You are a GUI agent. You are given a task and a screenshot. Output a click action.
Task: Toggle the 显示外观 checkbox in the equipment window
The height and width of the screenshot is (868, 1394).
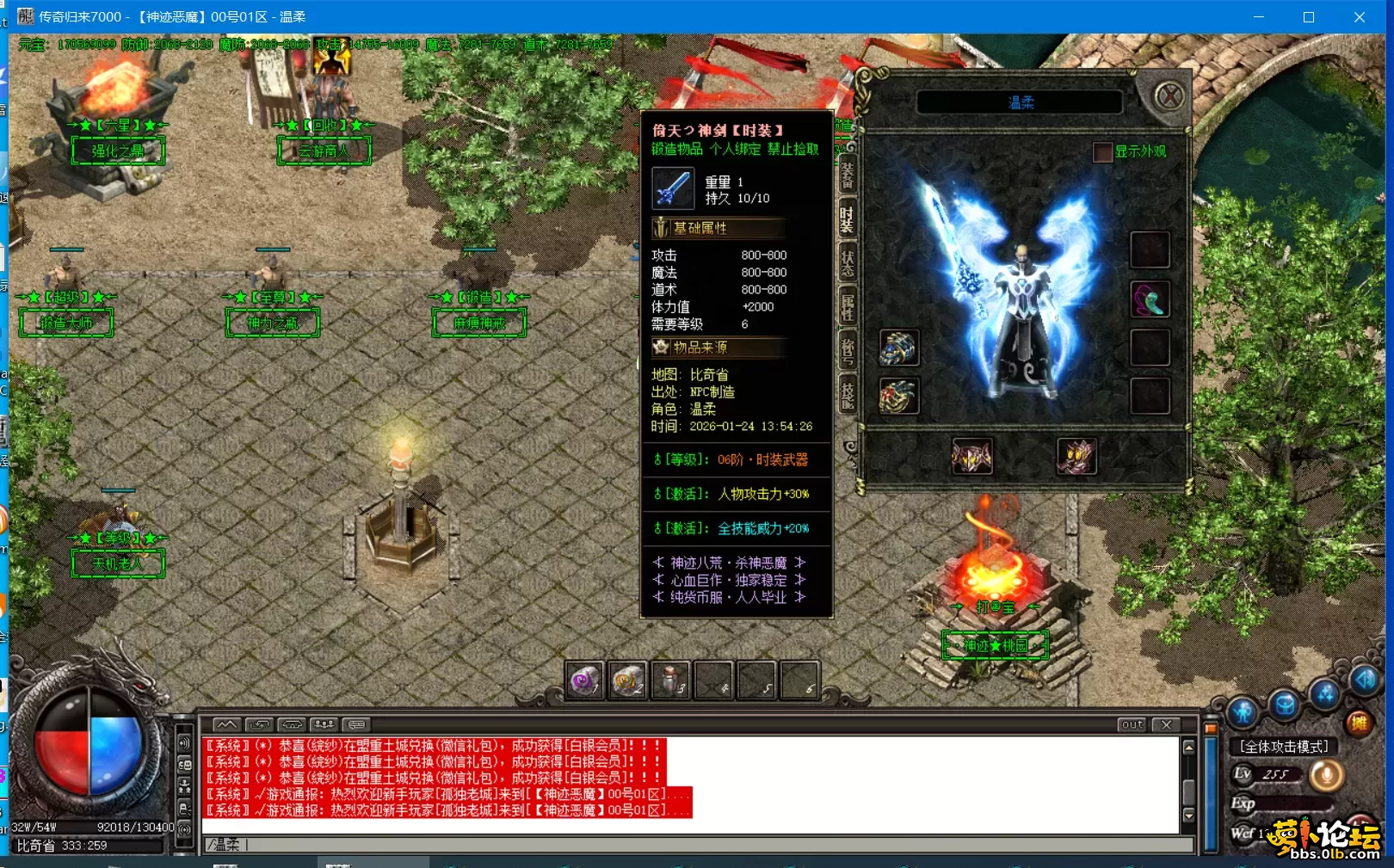pos(1102,152)
